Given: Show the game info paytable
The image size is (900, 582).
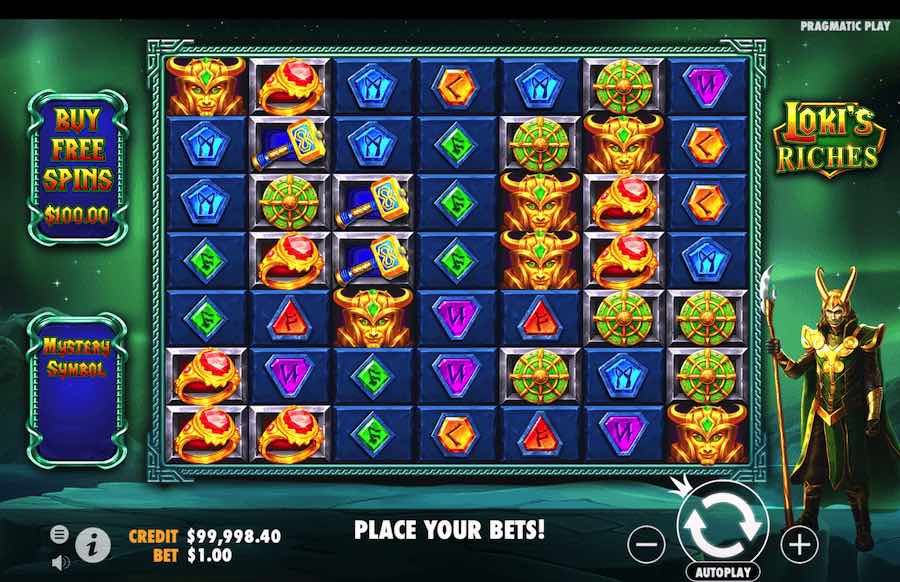Looking at the screenshot, I should pyautogui.click(x=93, y=543).
